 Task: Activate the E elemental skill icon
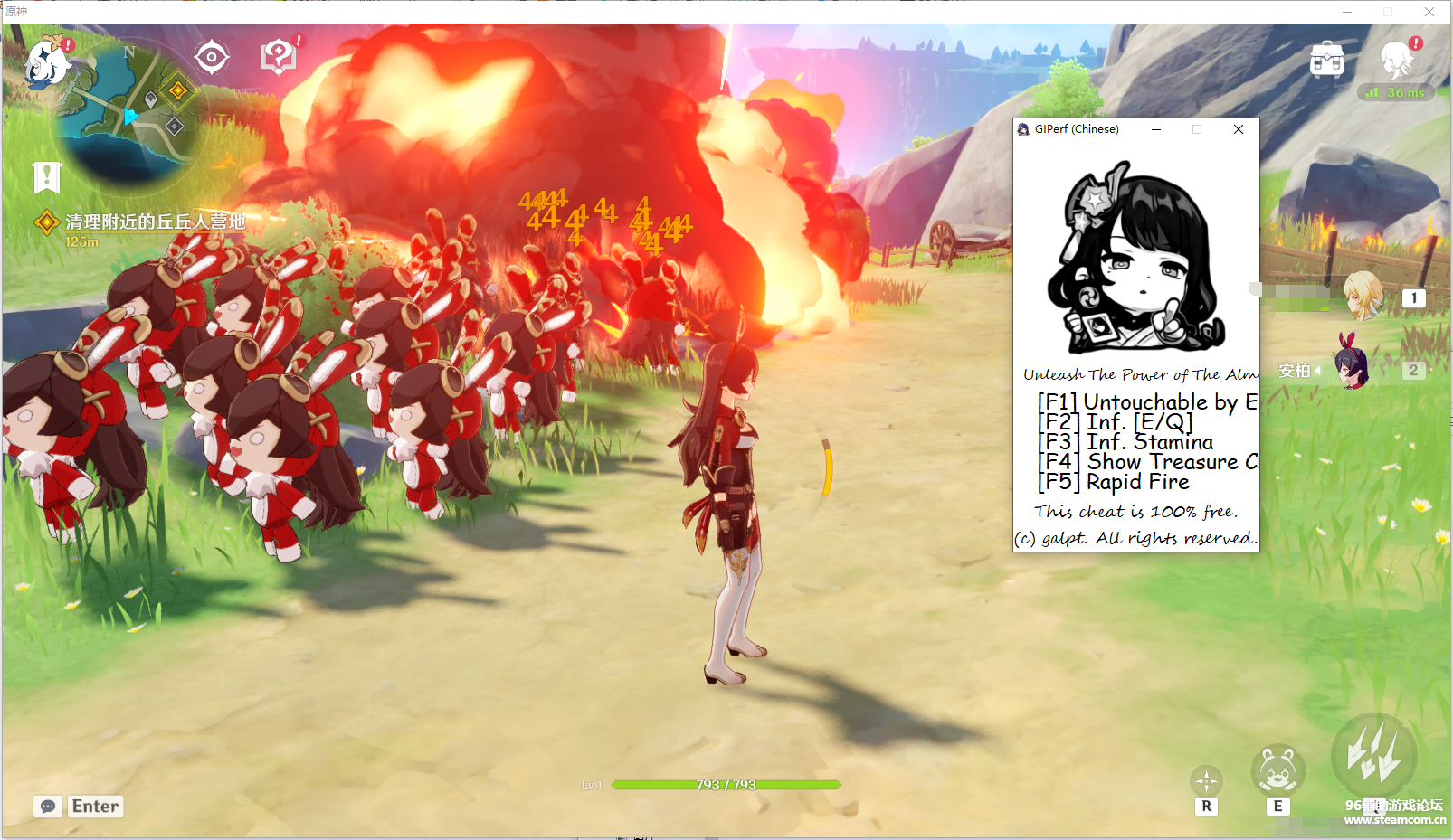click(1277, 771)
